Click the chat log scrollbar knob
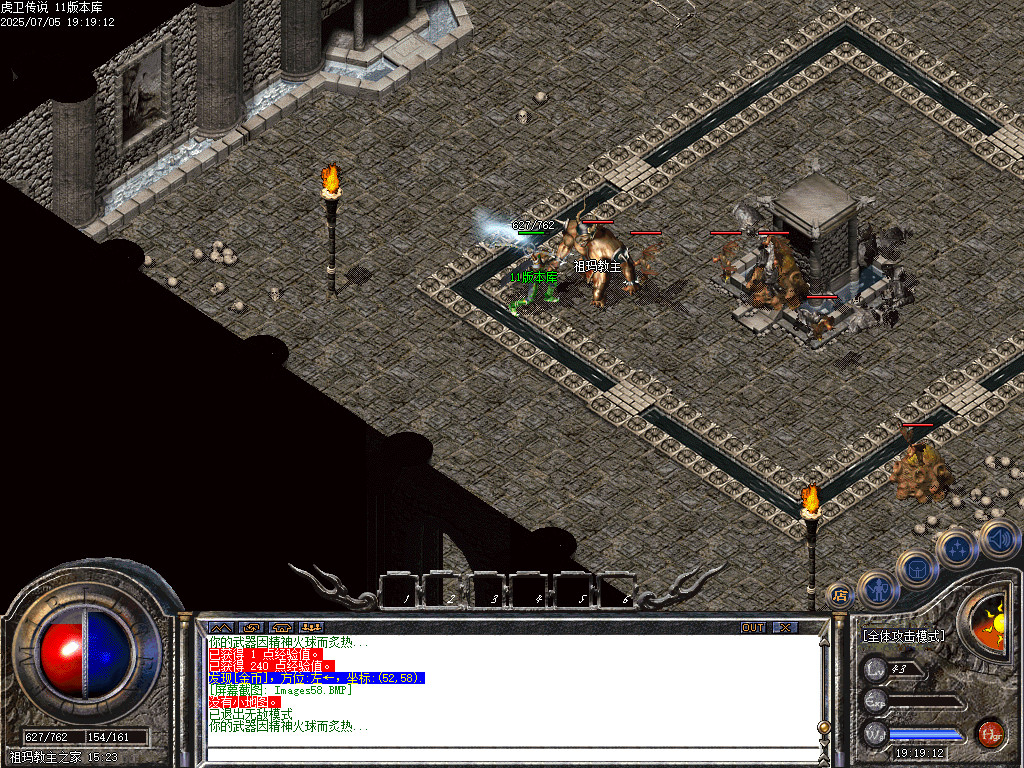The height and width of the screenshot is (768, 1024). pos(824,727)
